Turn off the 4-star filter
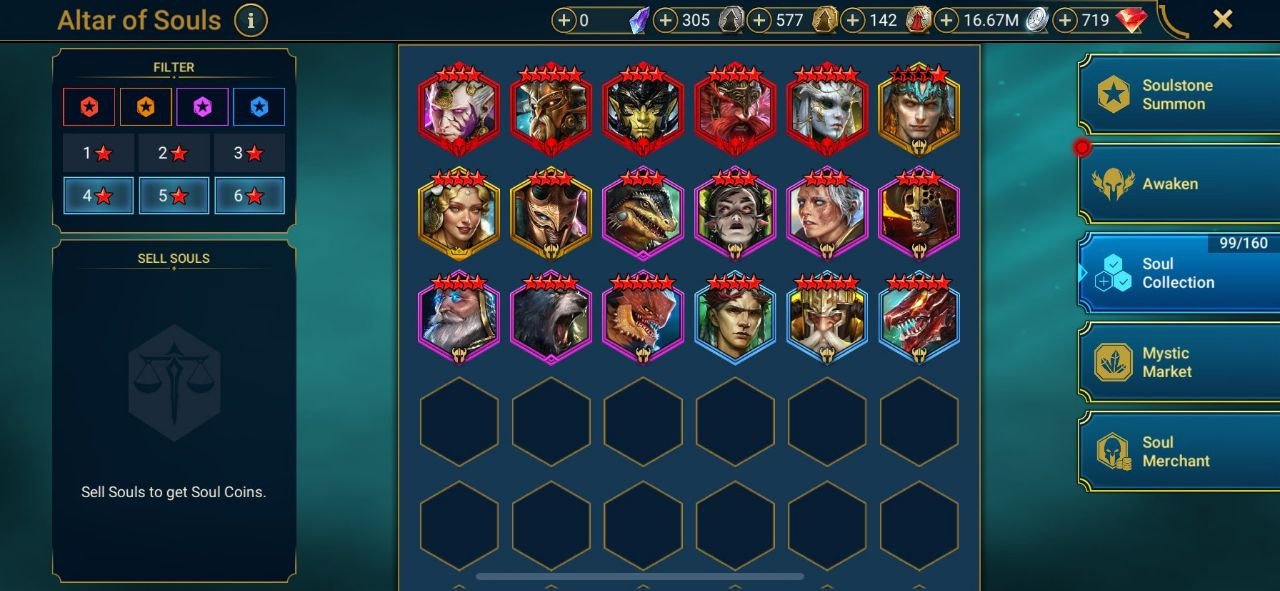 [x=97, y=196]
